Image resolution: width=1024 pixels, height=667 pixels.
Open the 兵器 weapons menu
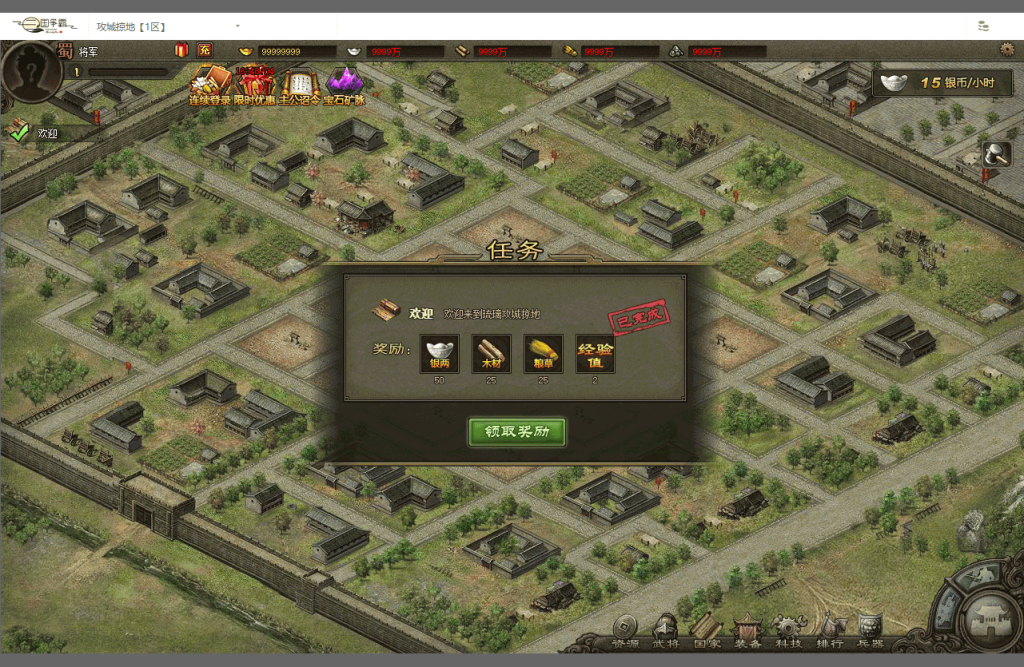pyautogui.click(x=870, y=632)
